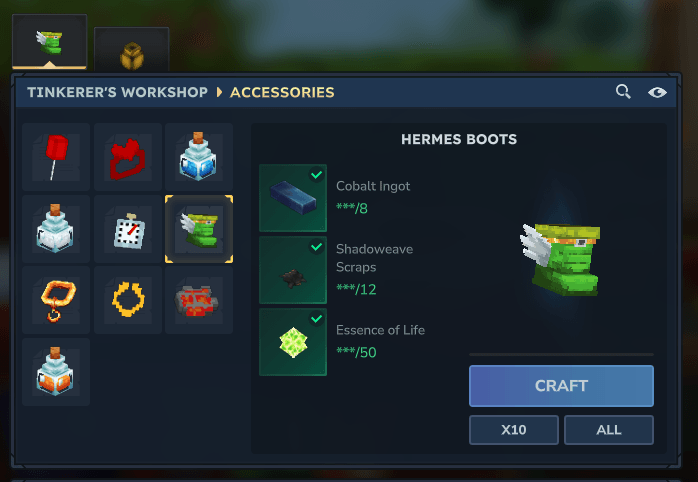Choose the golden band recipe
698x482 pixels.
coord(128,300)
